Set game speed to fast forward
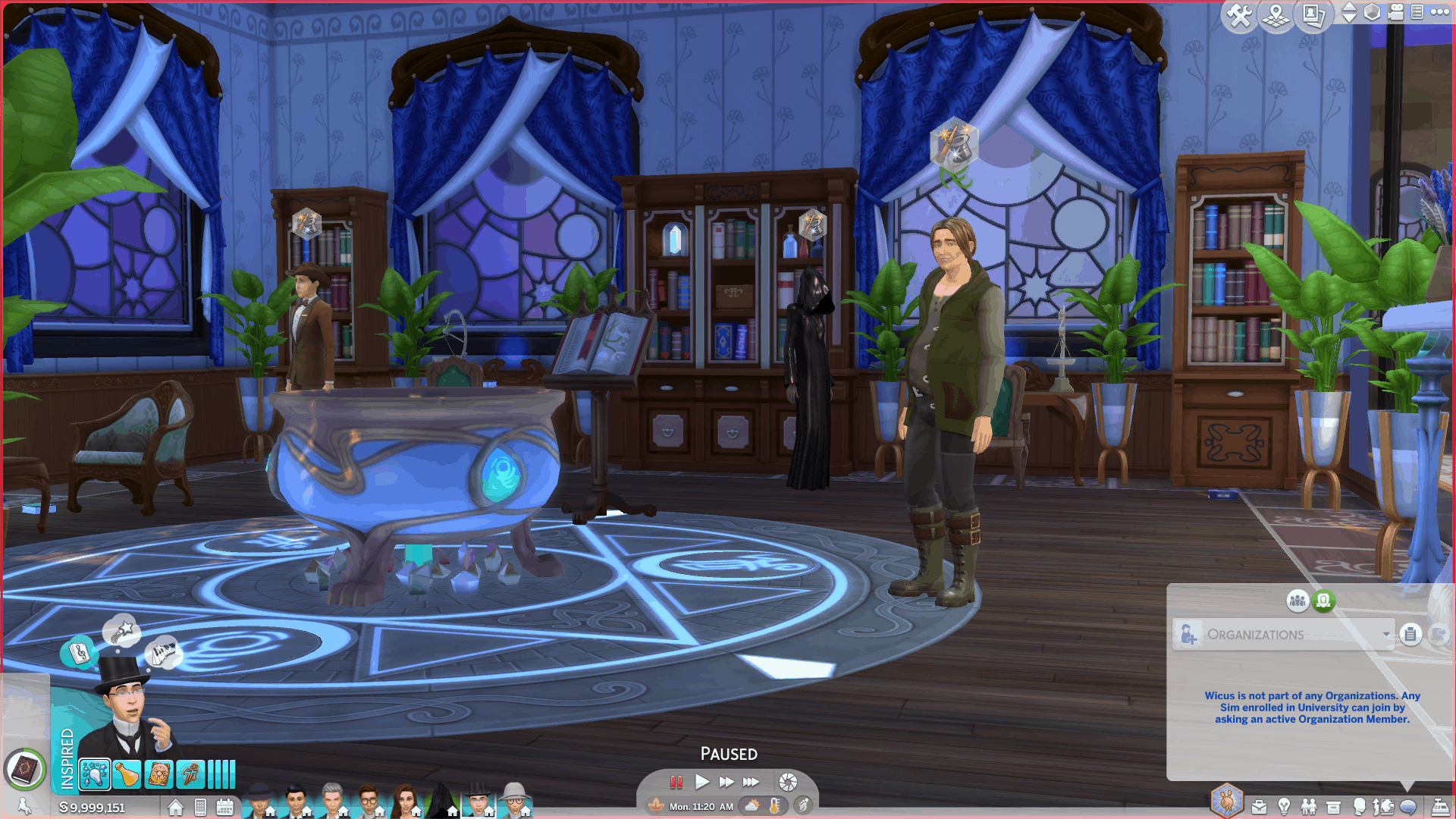The height and width of the screenshot is (819, 1456). click(x=726, y=782)
